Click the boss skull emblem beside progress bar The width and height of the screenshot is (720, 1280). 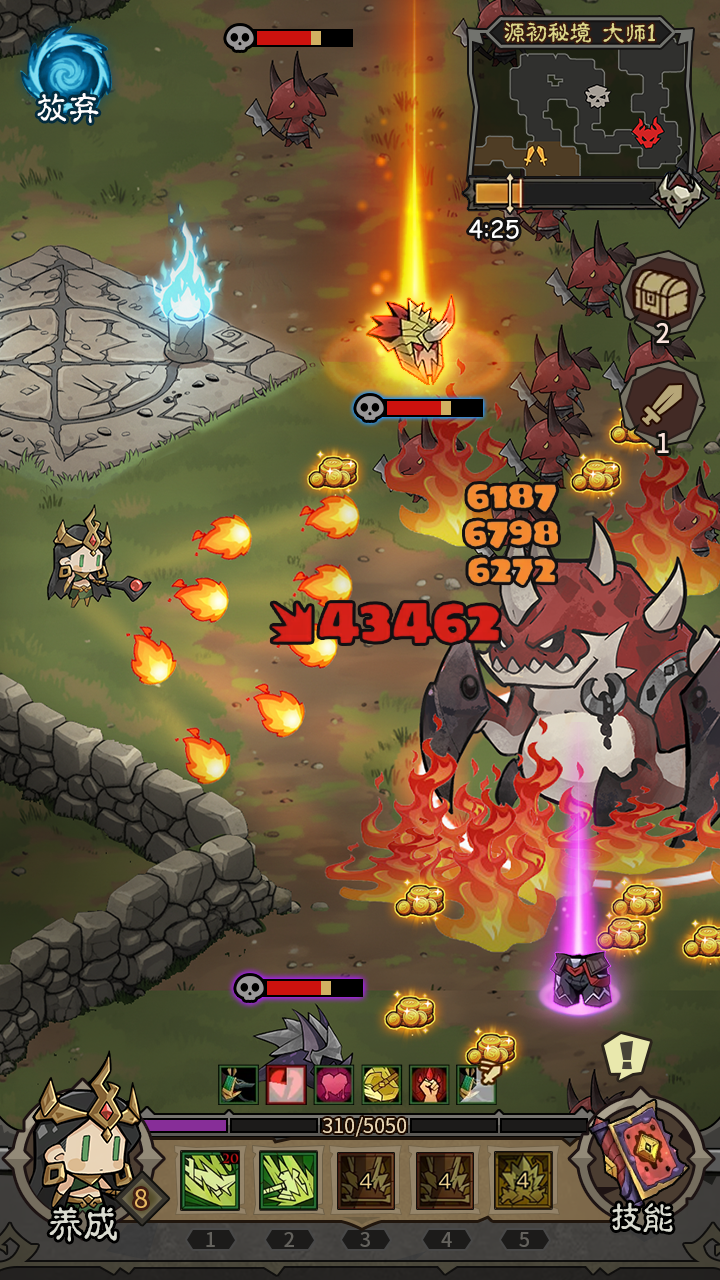679,193
